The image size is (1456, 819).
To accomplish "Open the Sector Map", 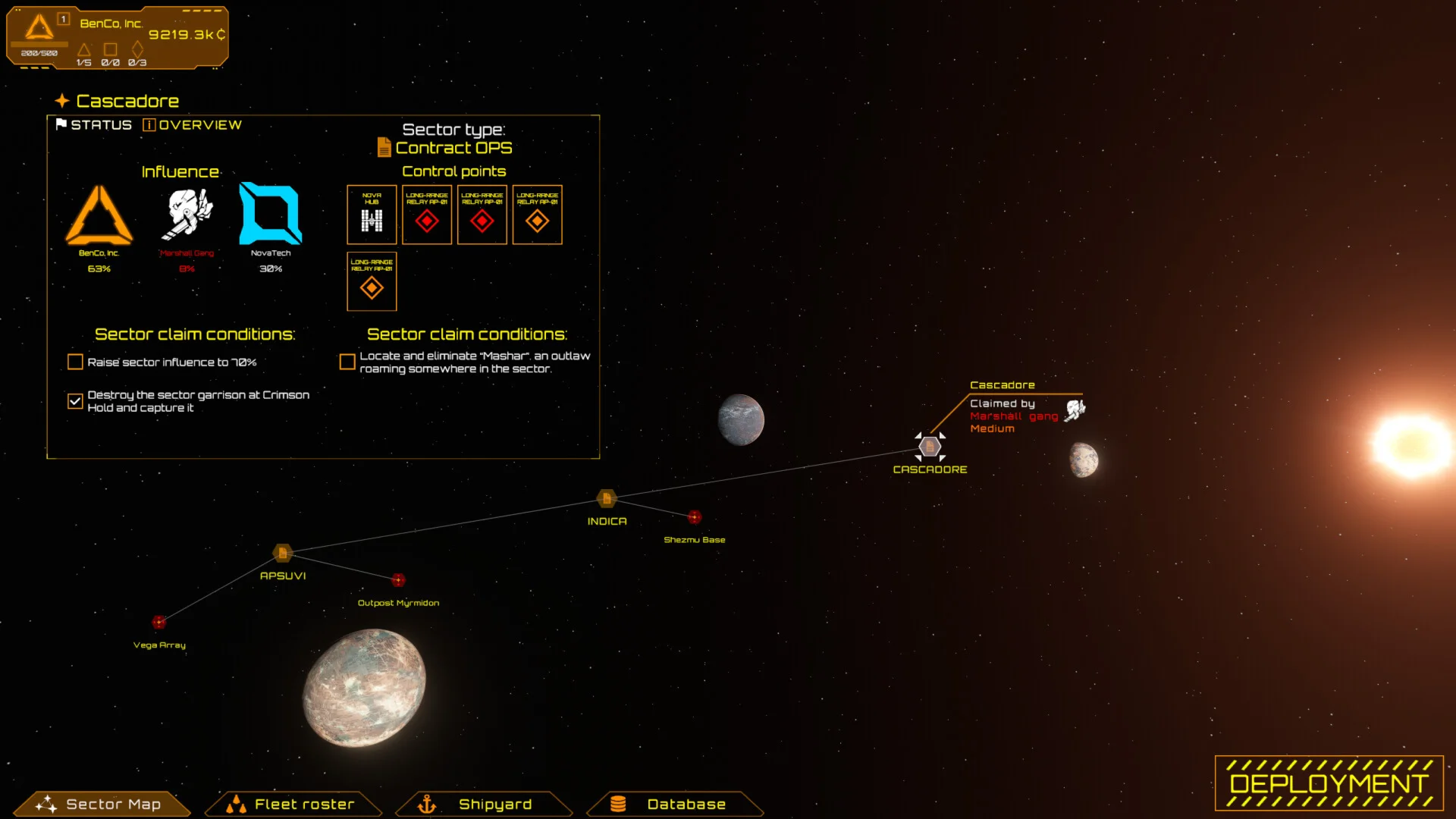I will pos(102,804).
